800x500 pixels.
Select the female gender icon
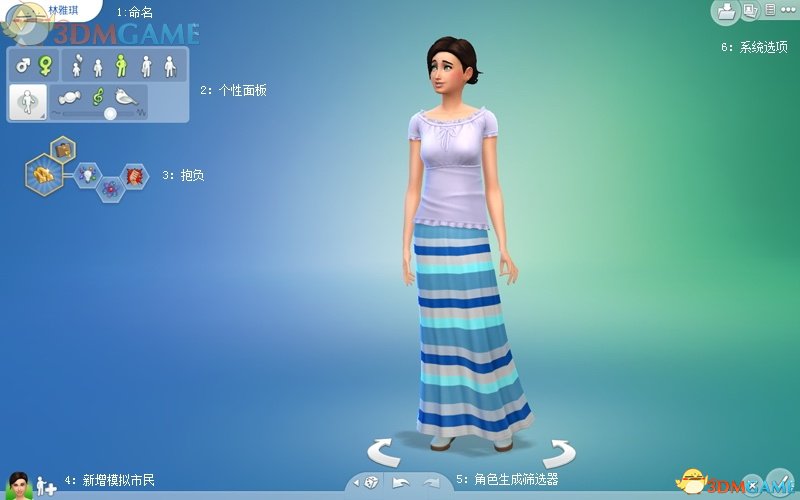pos(45,66)
